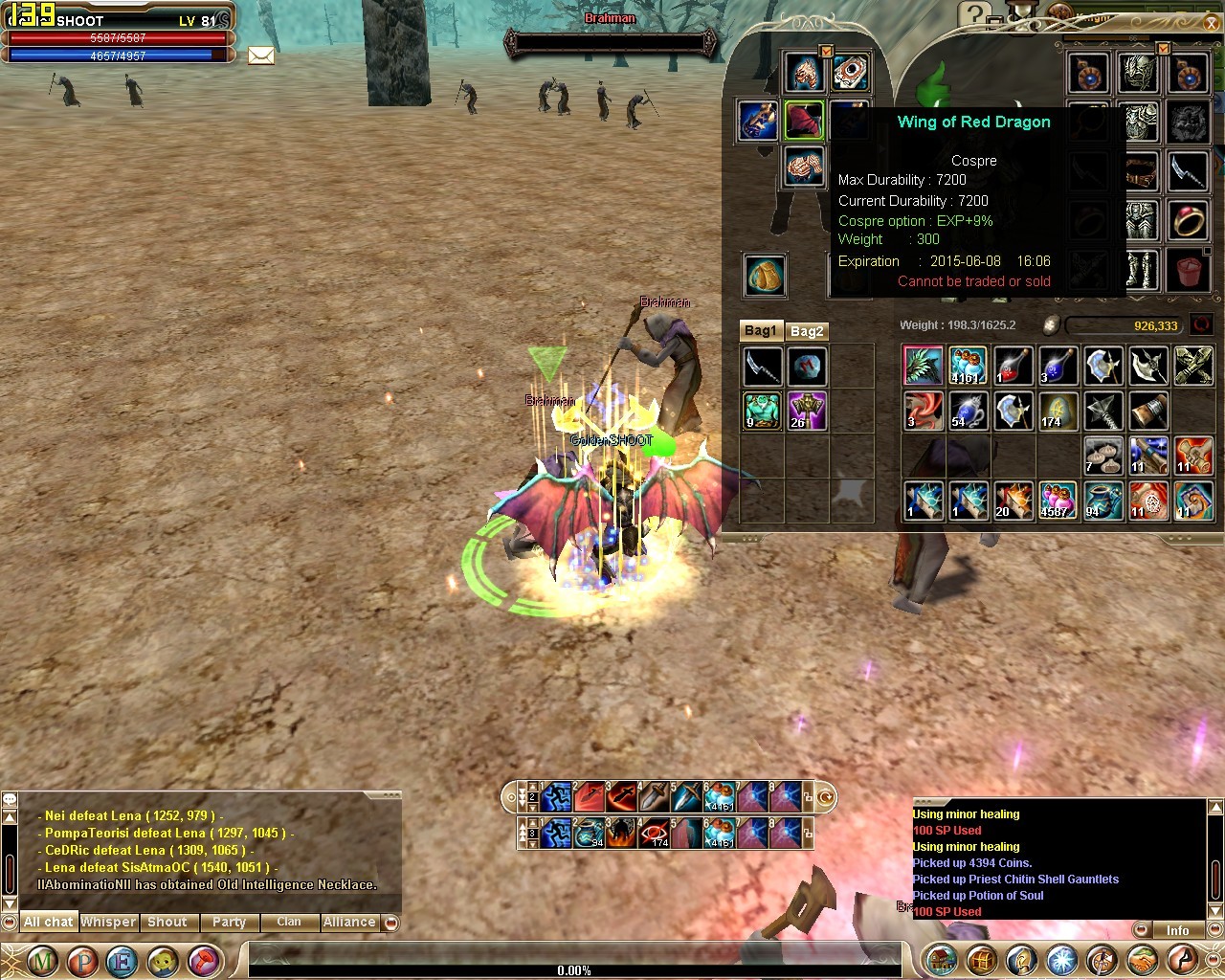The height and width of the screenshot is (980, 1225).
Task: Click the round green M menu button
Action: point(41,960)
